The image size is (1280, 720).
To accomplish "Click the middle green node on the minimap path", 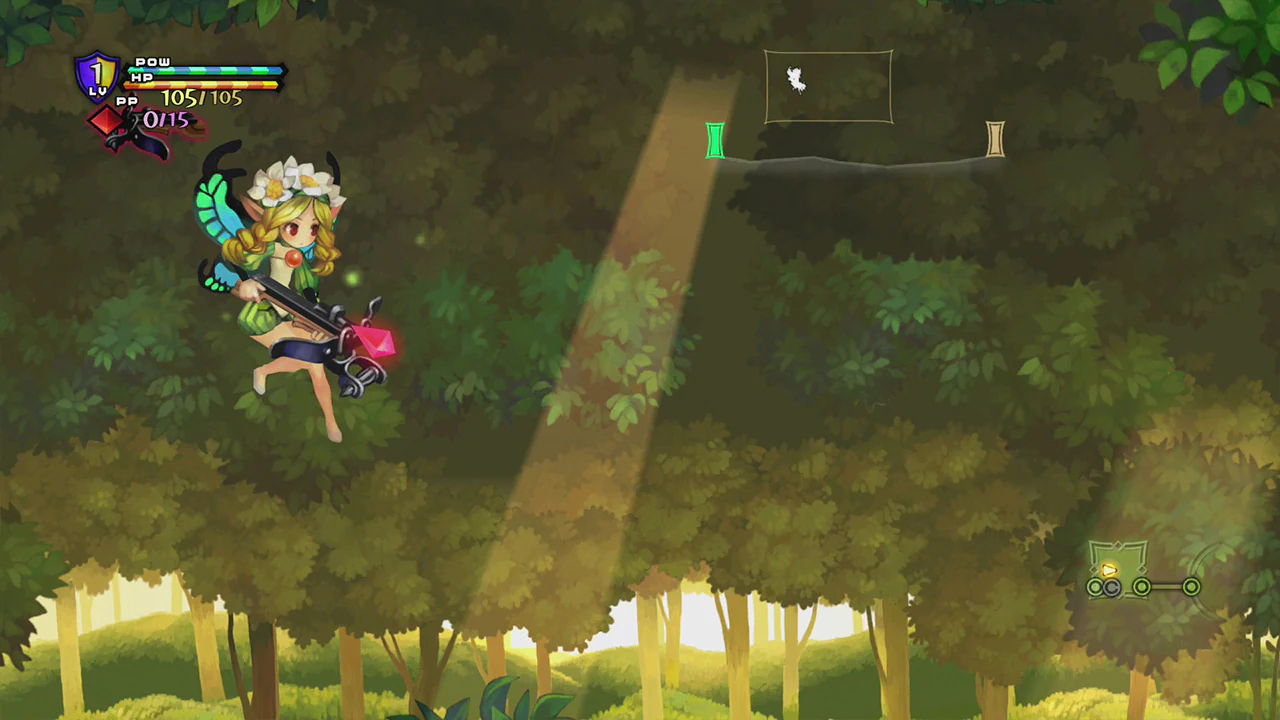I will click(x=1142, y=587).
